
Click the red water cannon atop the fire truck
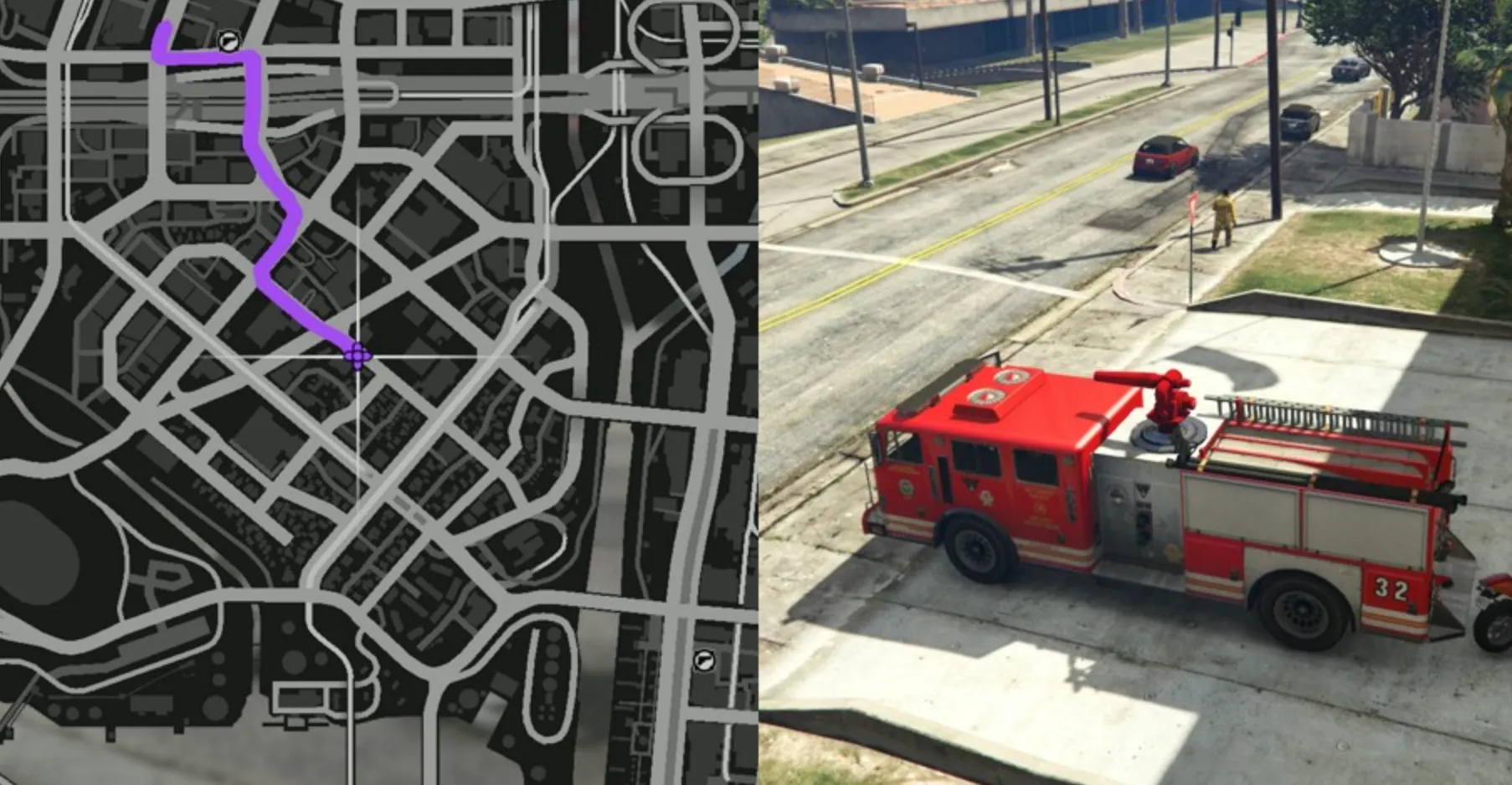point(1170,402)
